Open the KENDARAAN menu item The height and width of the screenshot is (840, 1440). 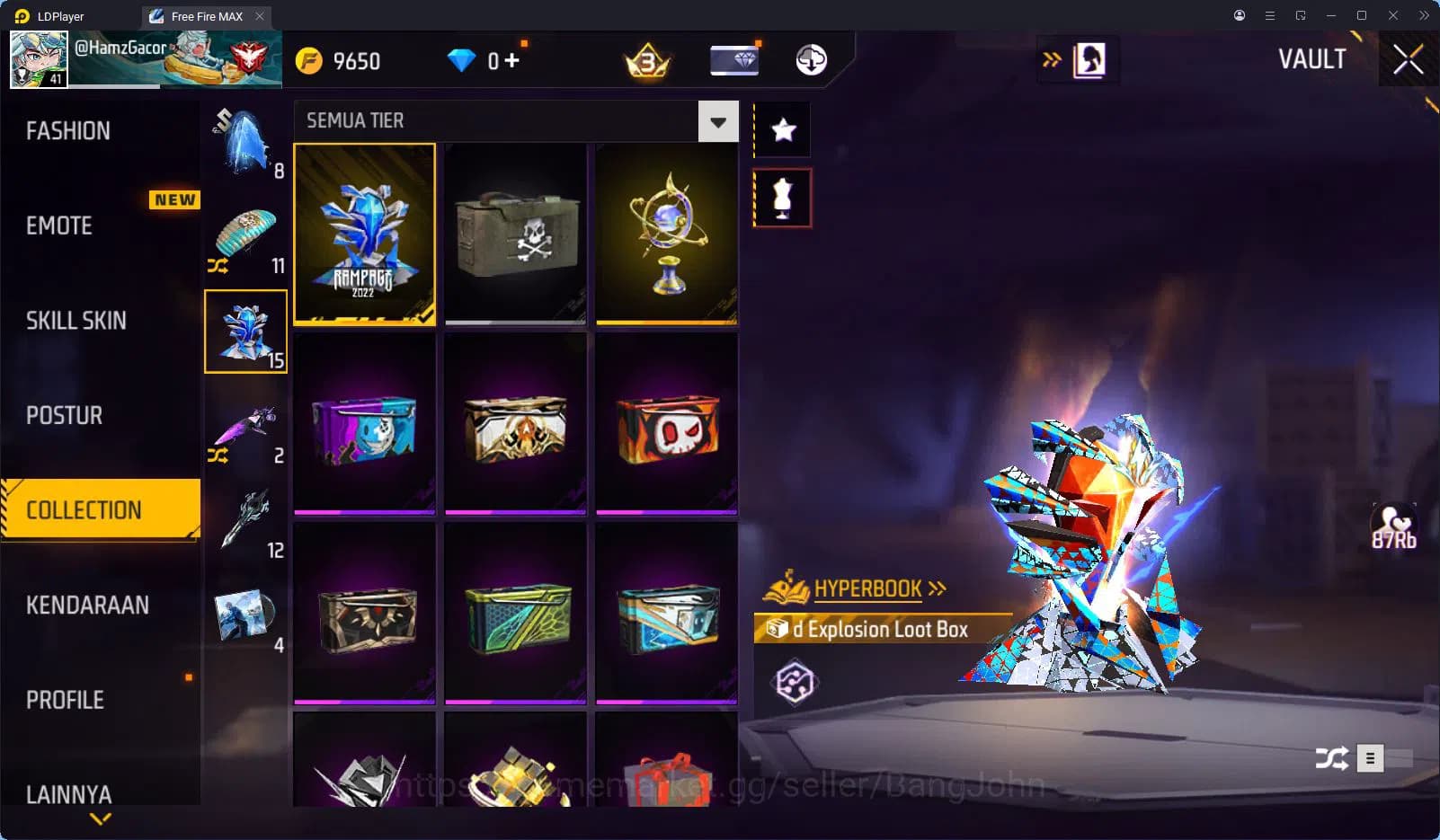pos(86,605)
